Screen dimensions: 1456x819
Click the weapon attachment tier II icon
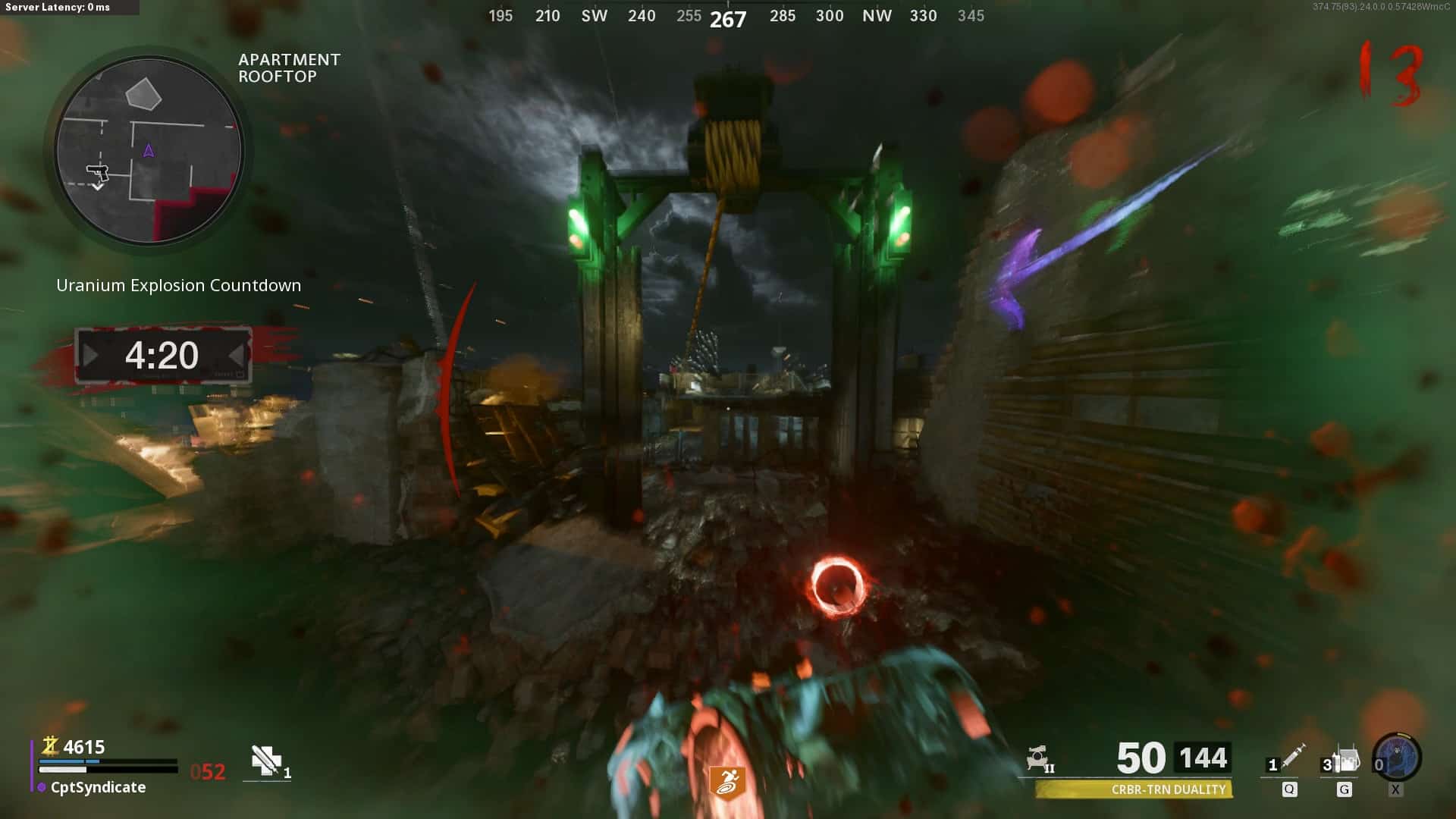click(x=1039, y=758)
